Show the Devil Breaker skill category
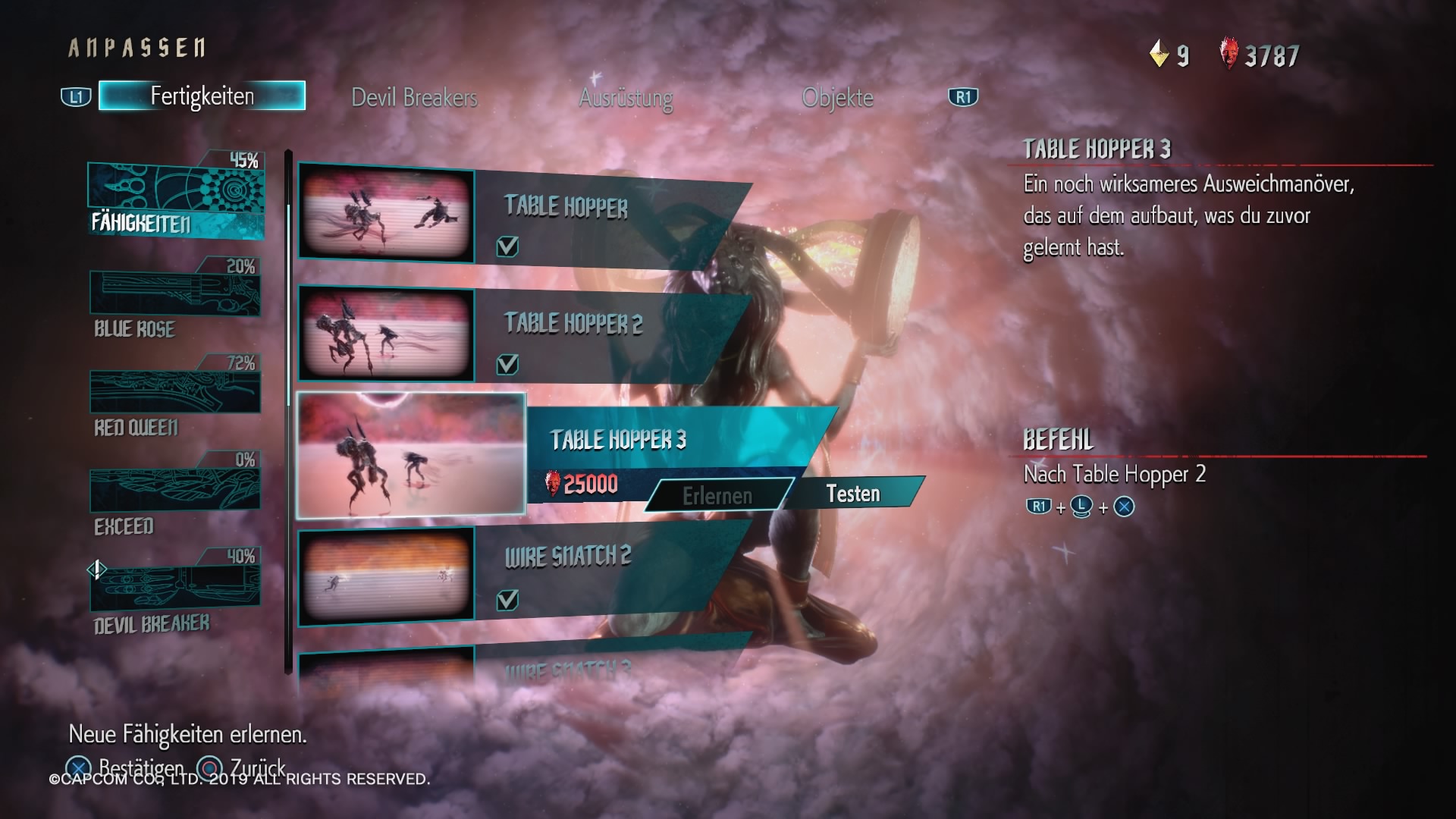 [175, 595]
